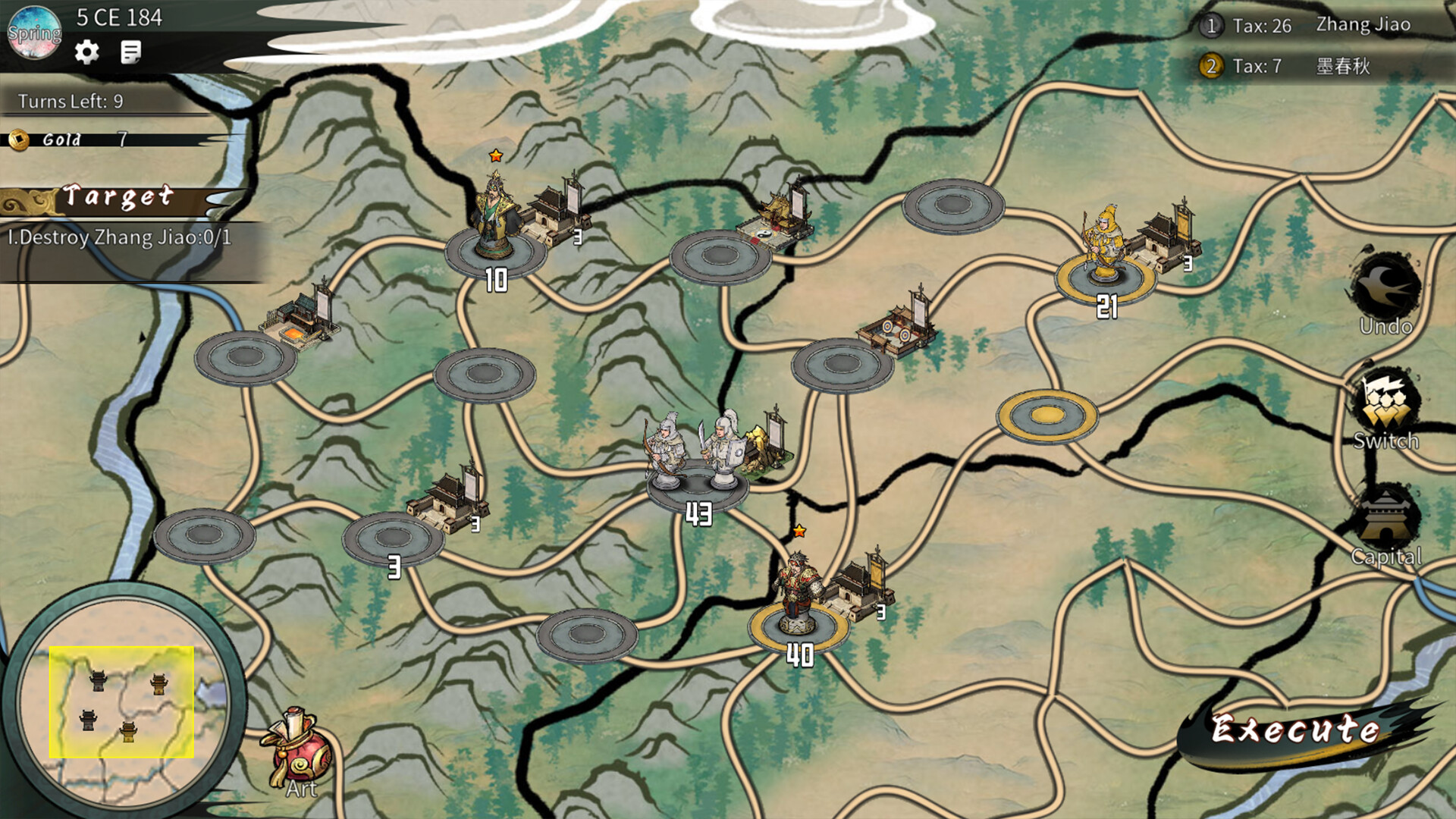The height and width of the screenshot is (819, 1456).
Task: Select the soldier pair on node 43
Action: pyautogui.click(x=694, y=447)
